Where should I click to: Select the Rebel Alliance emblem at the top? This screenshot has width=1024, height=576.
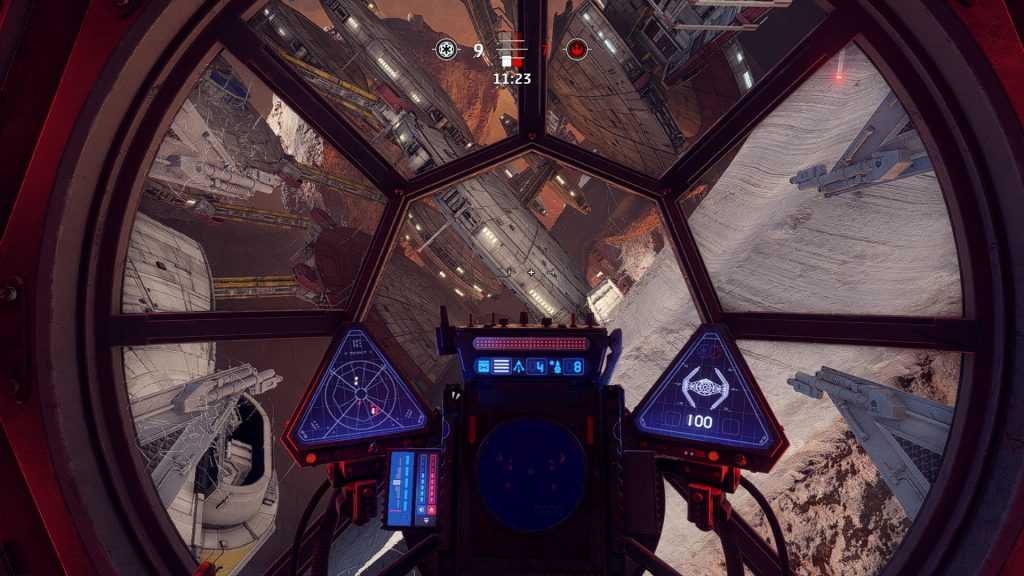[x=577, y=49]
